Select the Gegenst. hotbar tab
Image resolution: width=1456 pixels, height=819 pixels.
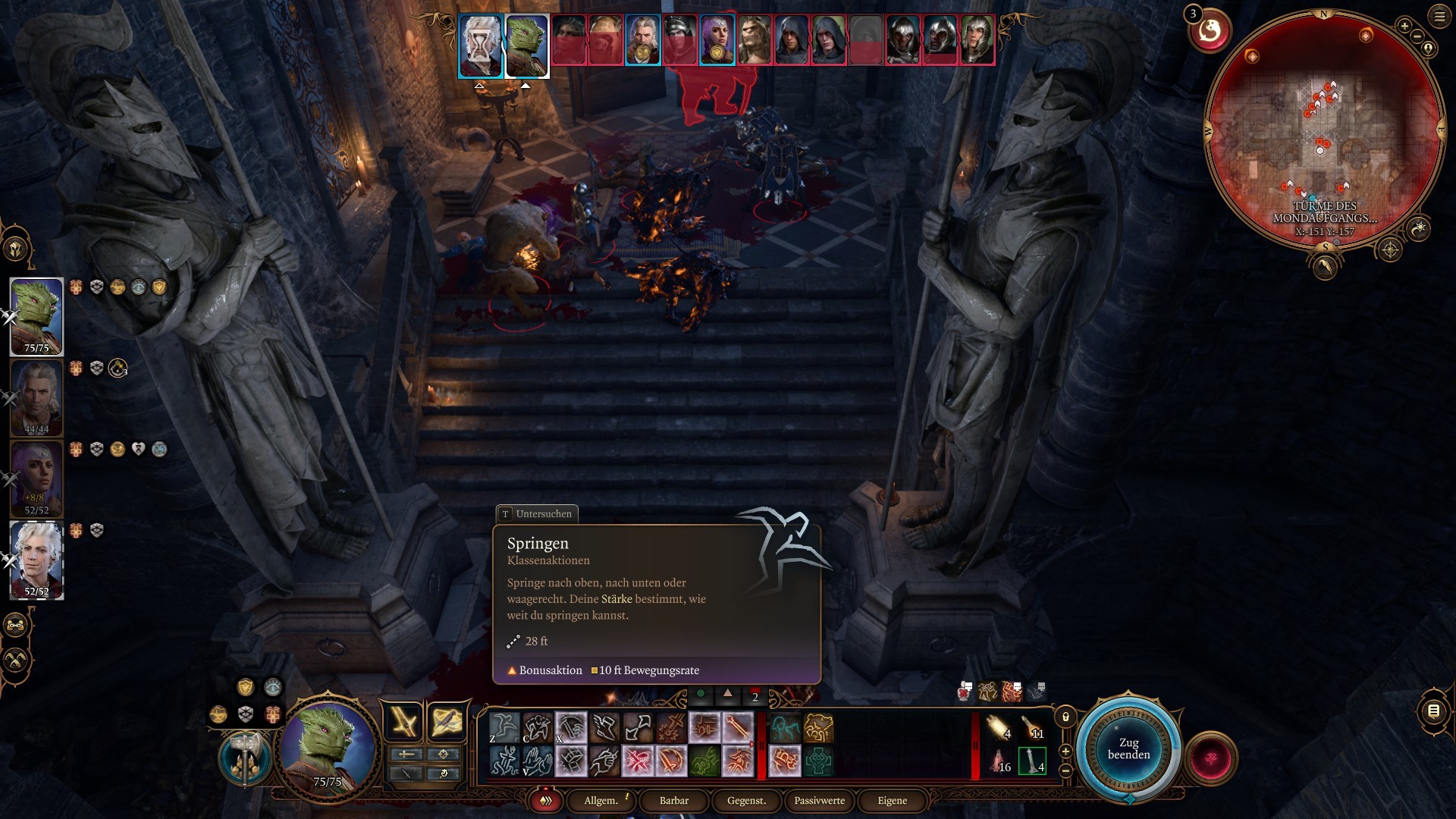pyautogui.click(x=746, y=800)
